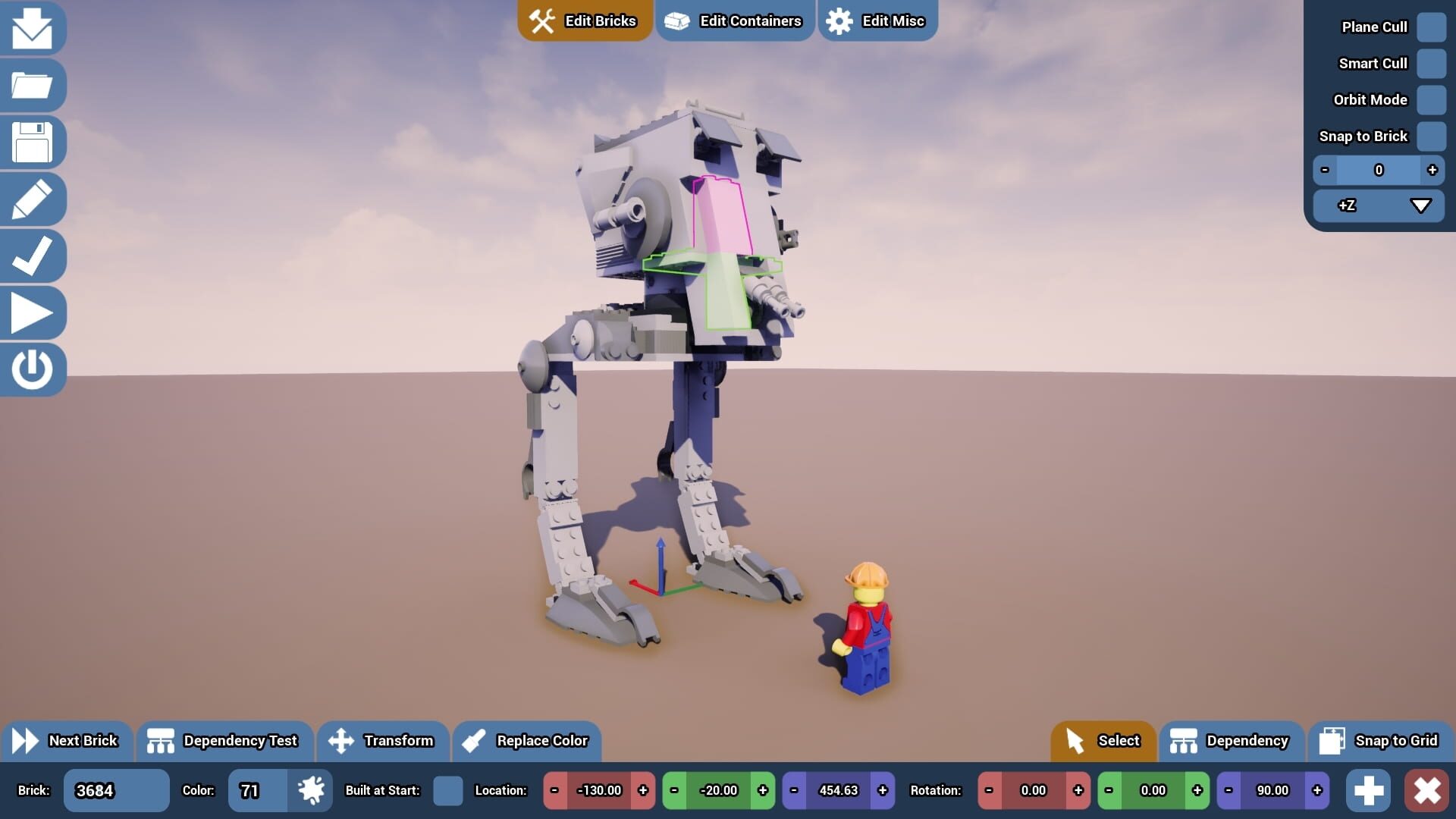Viewport: 1456px width, 819px height.
Task: Activate the Select cursor tool
Action: click(1103, 741)
